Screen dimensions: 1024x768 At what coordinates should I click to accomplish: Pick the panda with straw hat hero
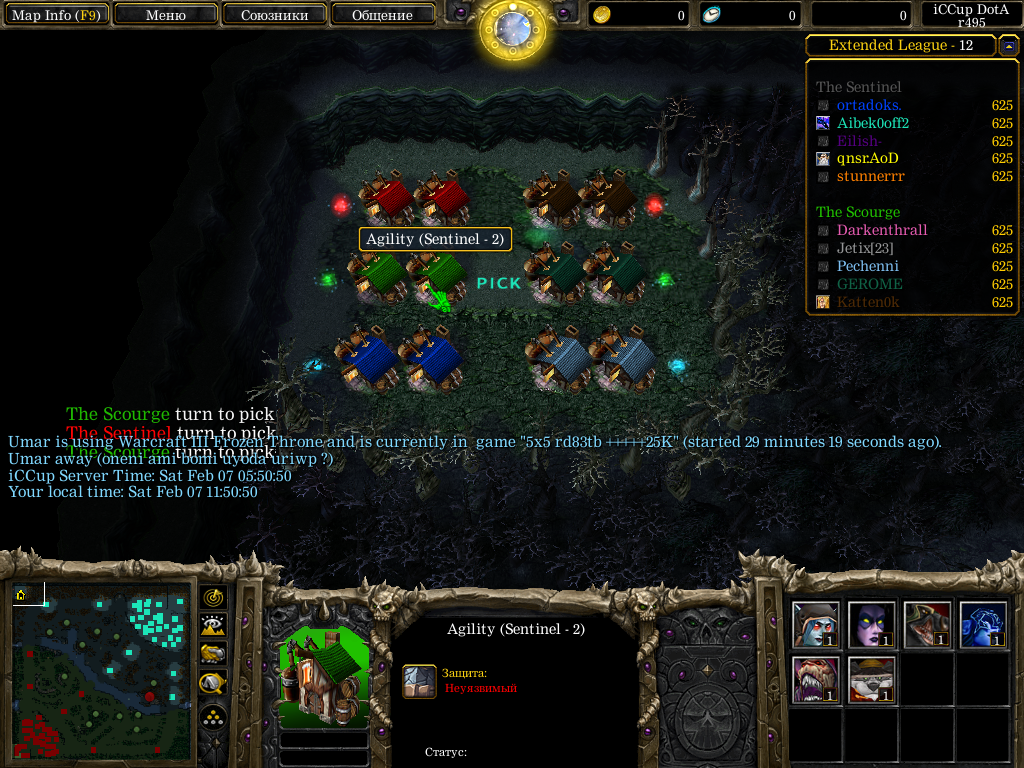click(871, 679)
